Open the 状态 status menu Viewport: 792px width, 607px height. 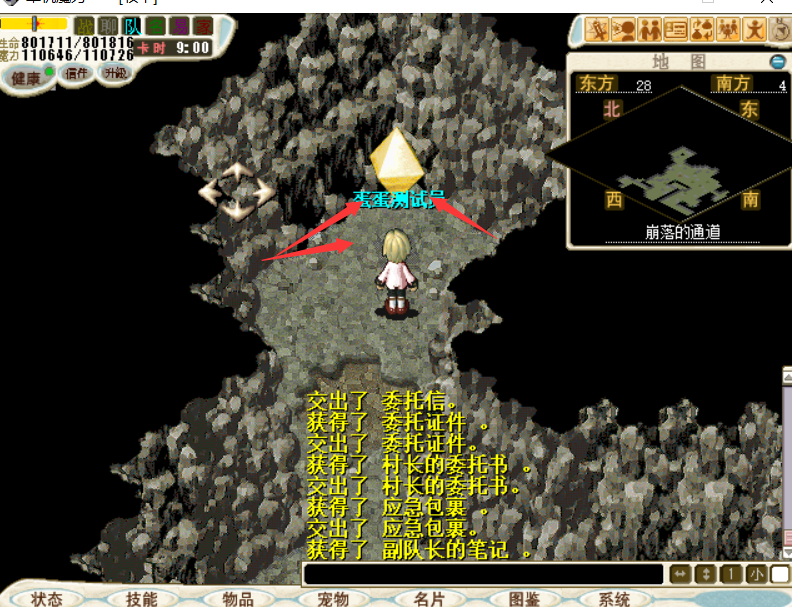pyautogui.click(x=46, y=598)
